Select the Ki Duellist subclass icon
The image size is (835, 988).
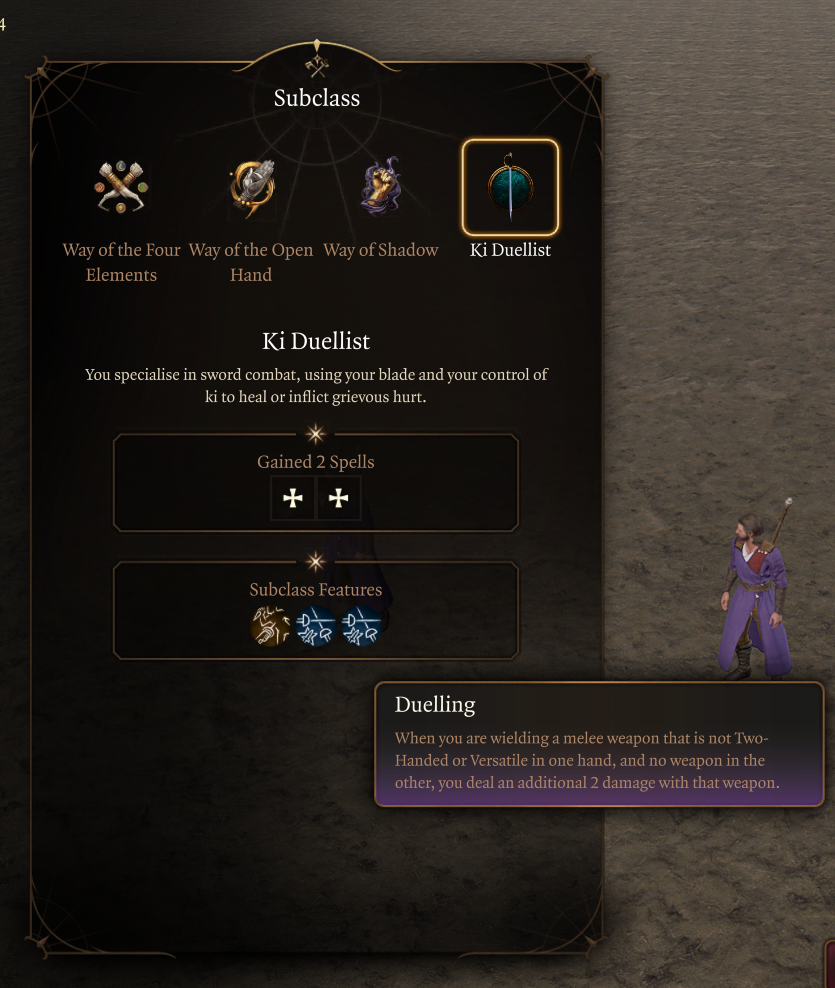click(510, 187)
